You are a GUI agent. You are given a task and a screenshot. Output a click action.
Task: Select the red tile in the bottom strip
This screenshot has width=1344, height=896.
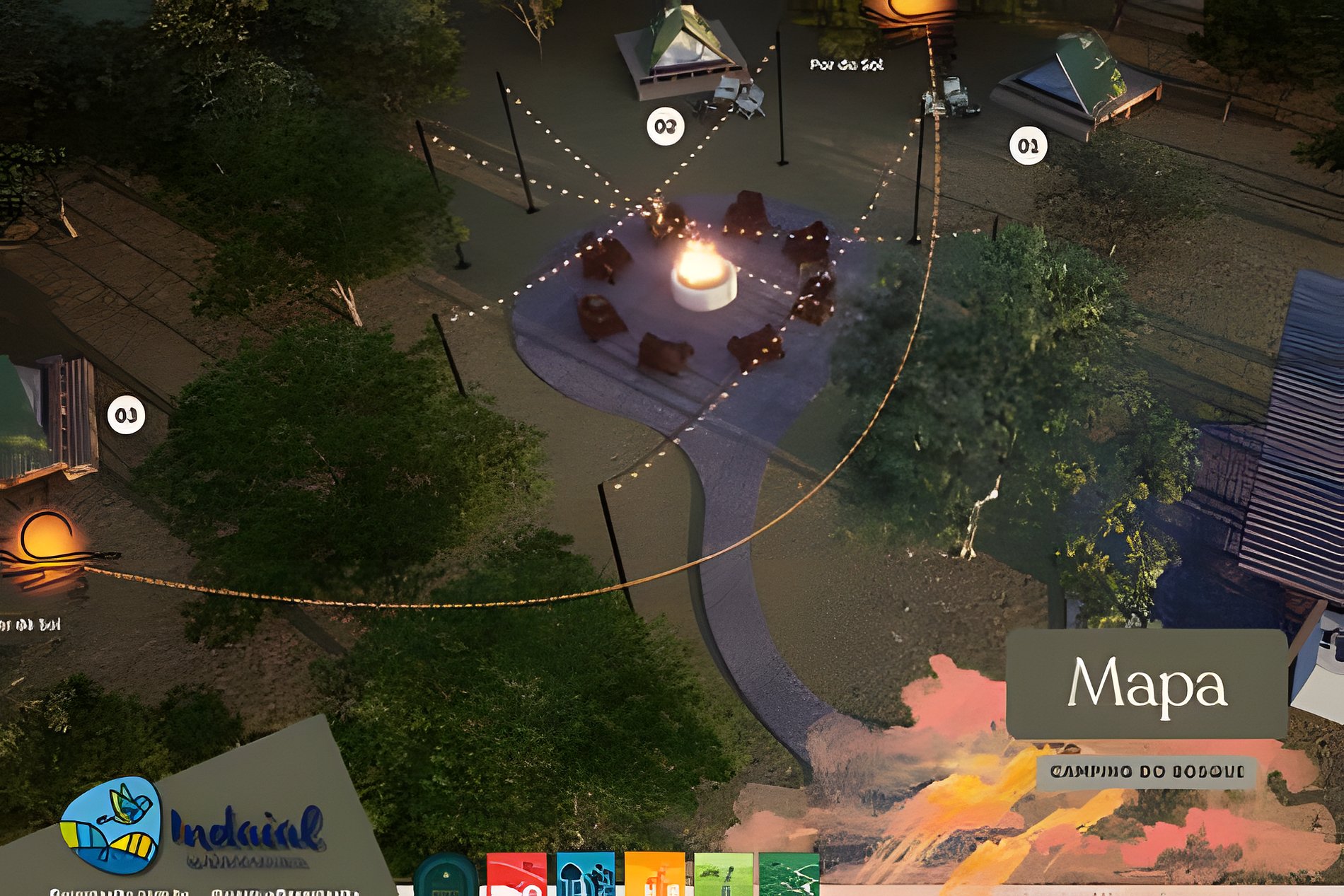click(516, 875)
